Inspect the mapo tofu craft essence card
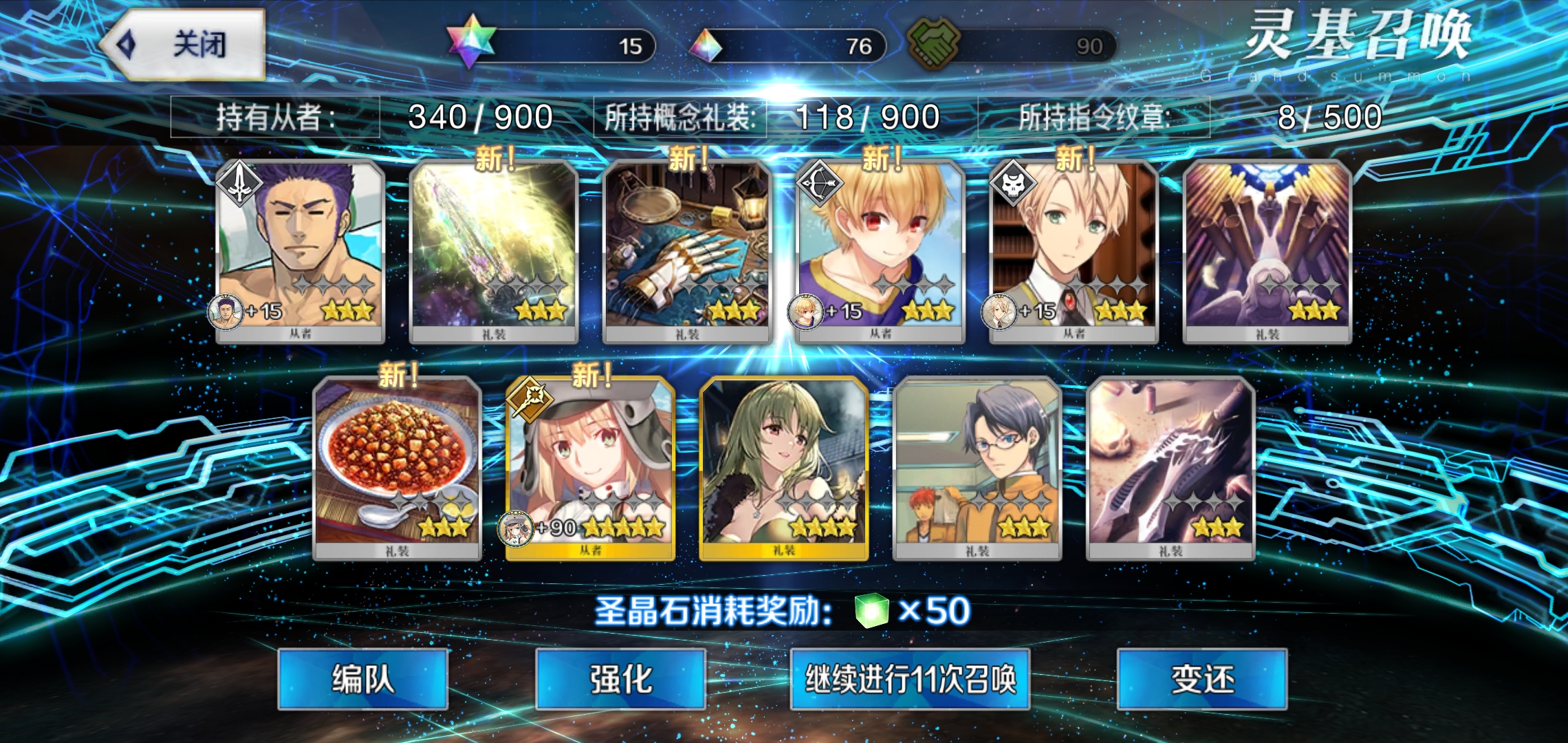1568x743 pixels. [x=397, y=469]
